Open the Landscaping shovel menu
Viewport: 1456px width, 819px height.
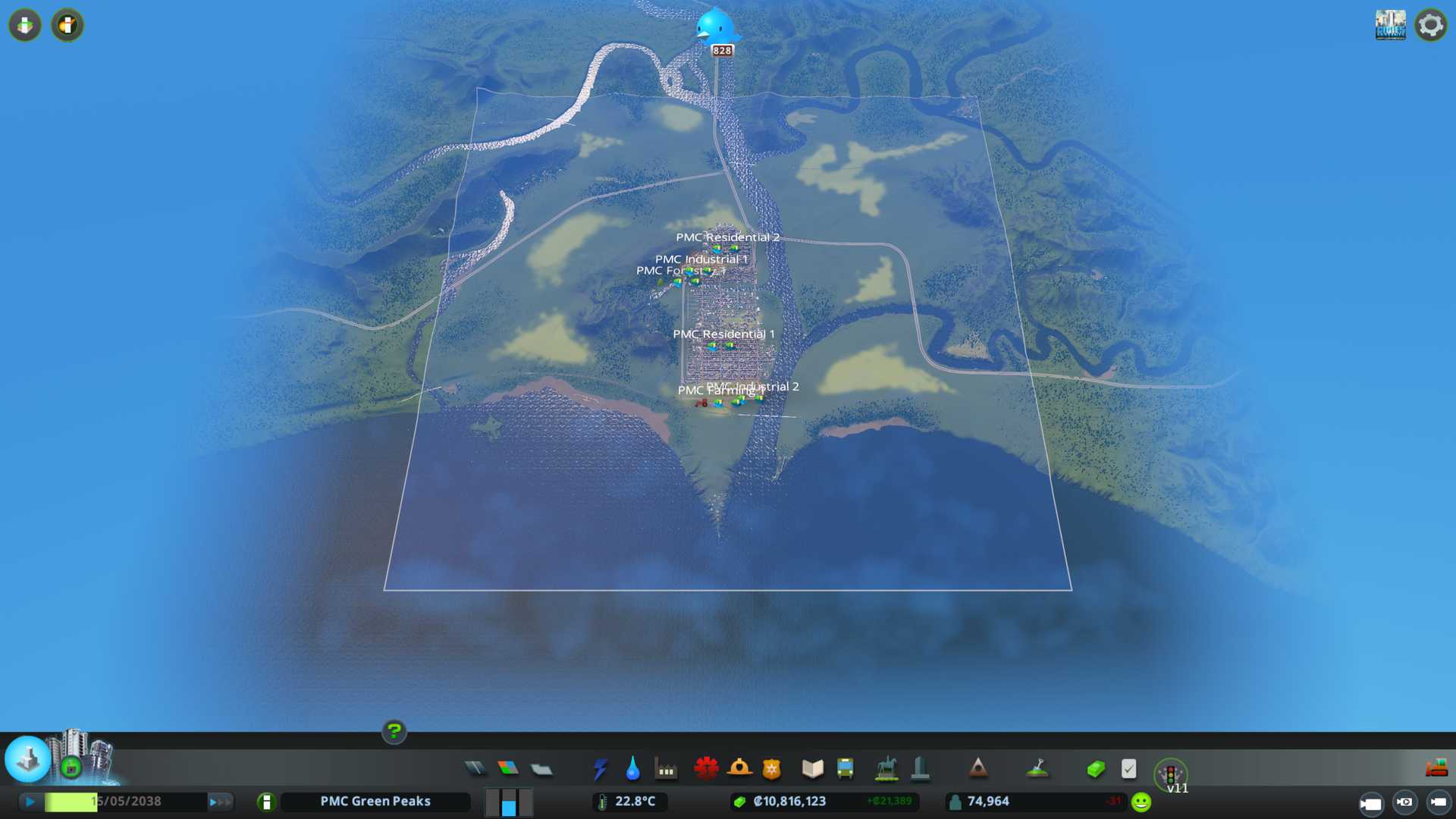pyautogui.click(x=1037, y=769)
